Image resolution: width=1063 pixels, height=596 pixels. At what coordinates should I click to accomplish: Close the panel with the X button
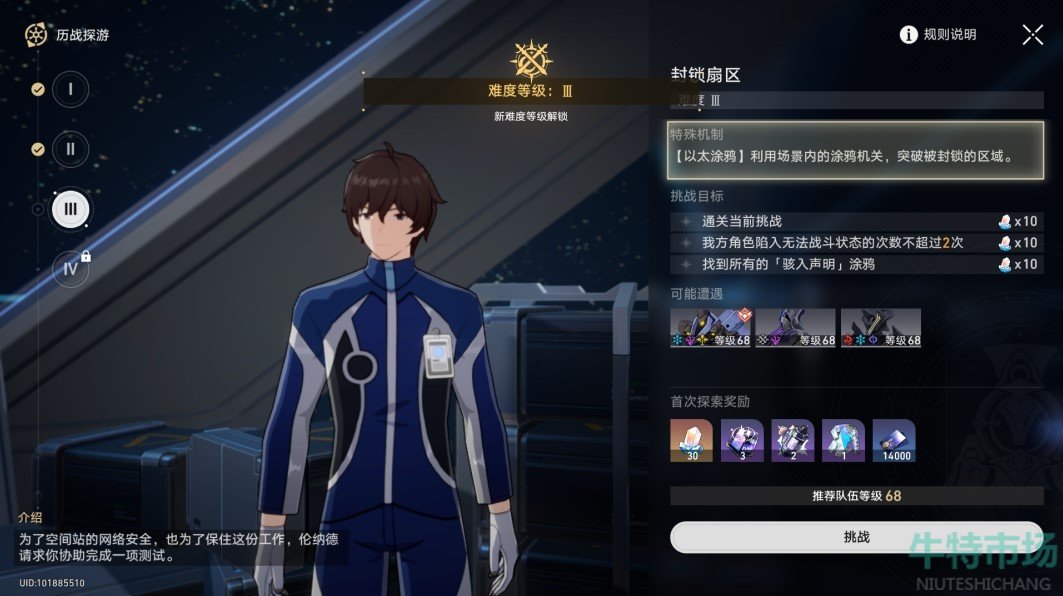click(x=1033, y=35)
